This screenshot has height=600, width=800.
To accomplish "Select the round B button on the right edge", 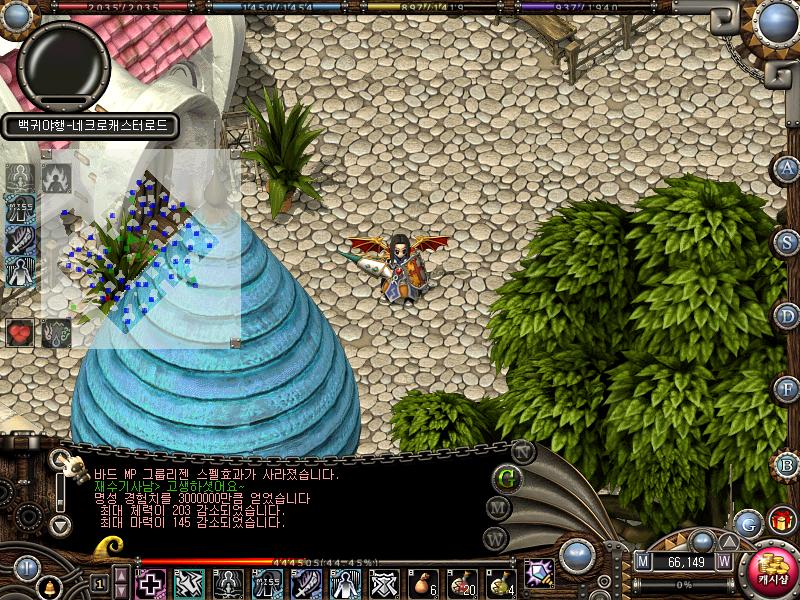I will click(x=788, y=464).
